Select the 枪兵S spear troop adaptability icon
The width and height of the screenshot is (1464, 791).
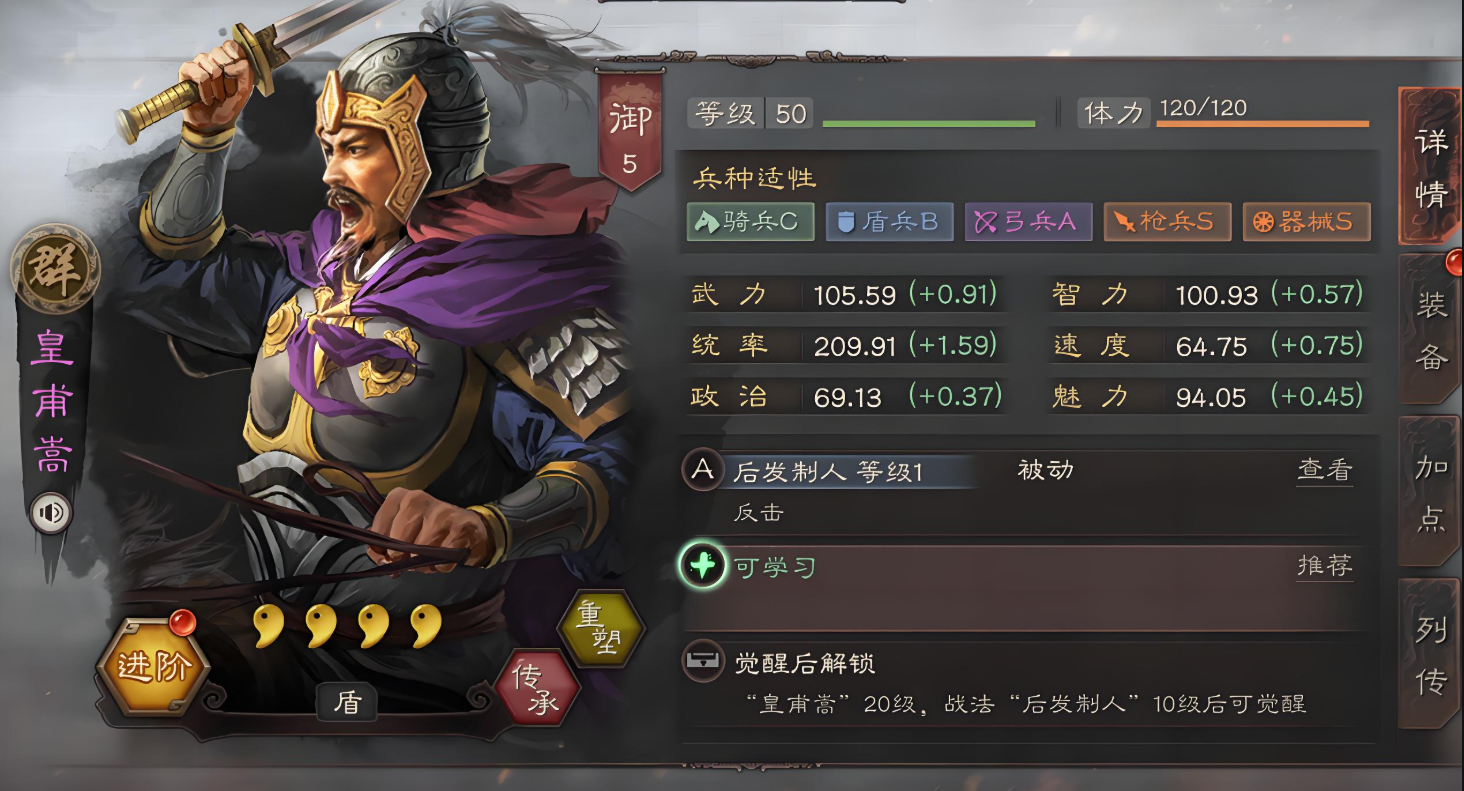click(x=1167, y=221)
